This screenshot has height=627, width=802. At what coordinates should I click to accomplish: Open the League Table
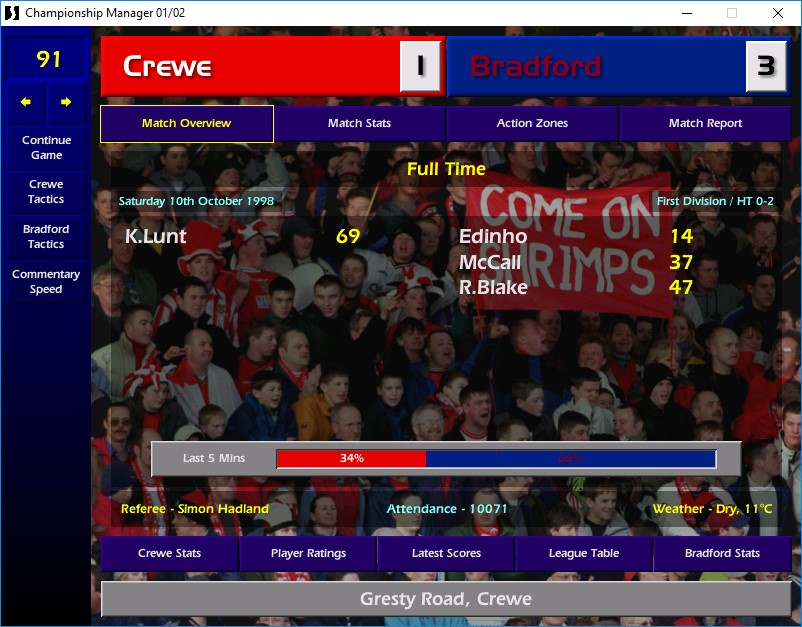(584, 553)
